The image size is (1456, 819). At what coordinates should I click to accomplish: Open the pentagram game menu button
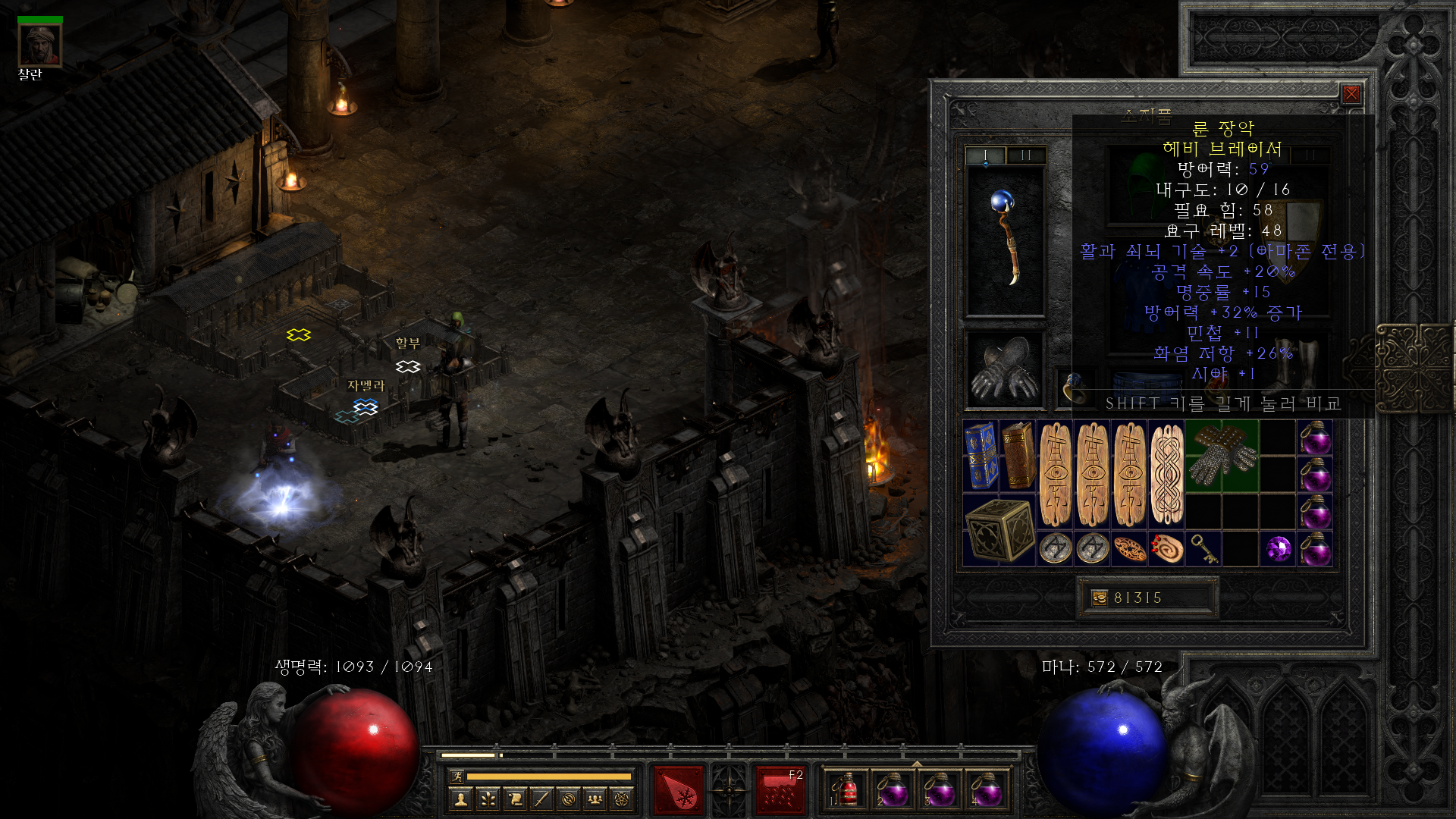coord(623,799)
